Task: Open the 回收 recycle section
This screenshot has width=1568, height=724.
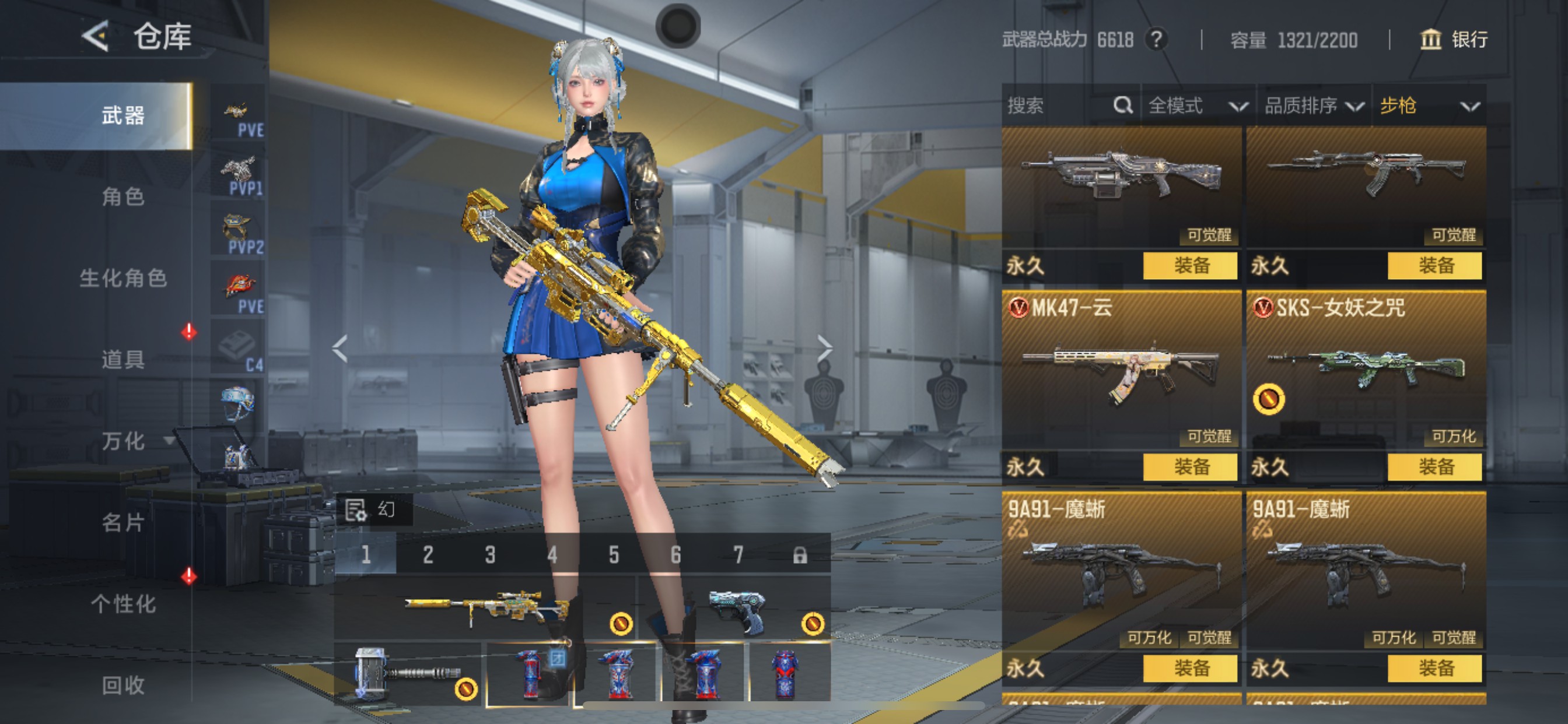Action: (x=123, y=685)
